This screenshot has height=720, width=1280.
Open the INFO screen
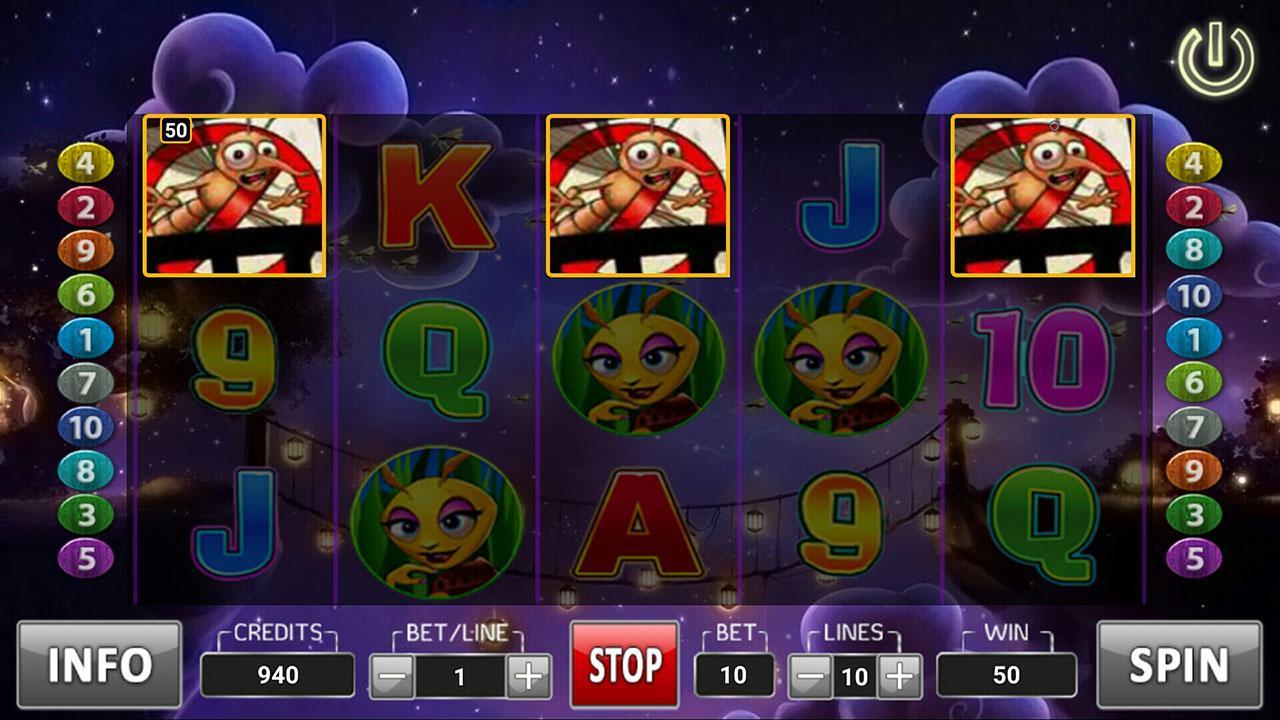coord(96,662)
